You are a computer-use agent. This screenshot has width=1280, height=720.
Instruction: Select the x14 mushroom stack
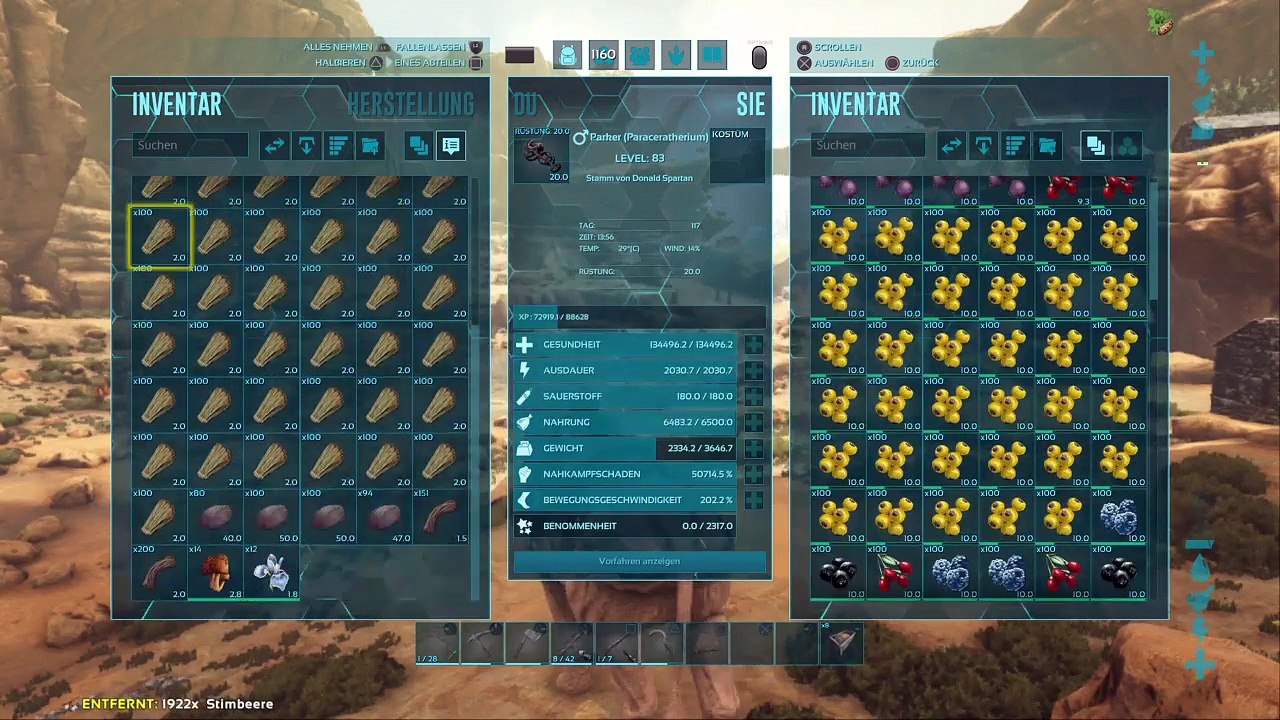[x=215, y=573]
